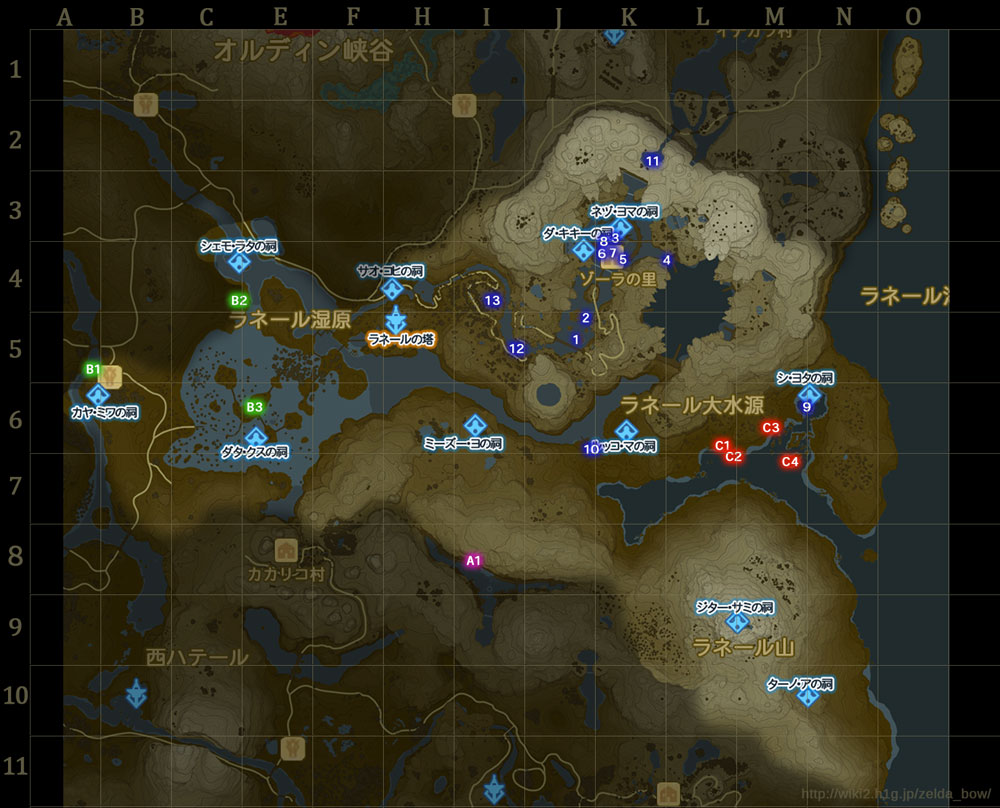
Task: Choose purple marker 4 by the reservoir
Action: pyautogui.click(x=667, y=261)
